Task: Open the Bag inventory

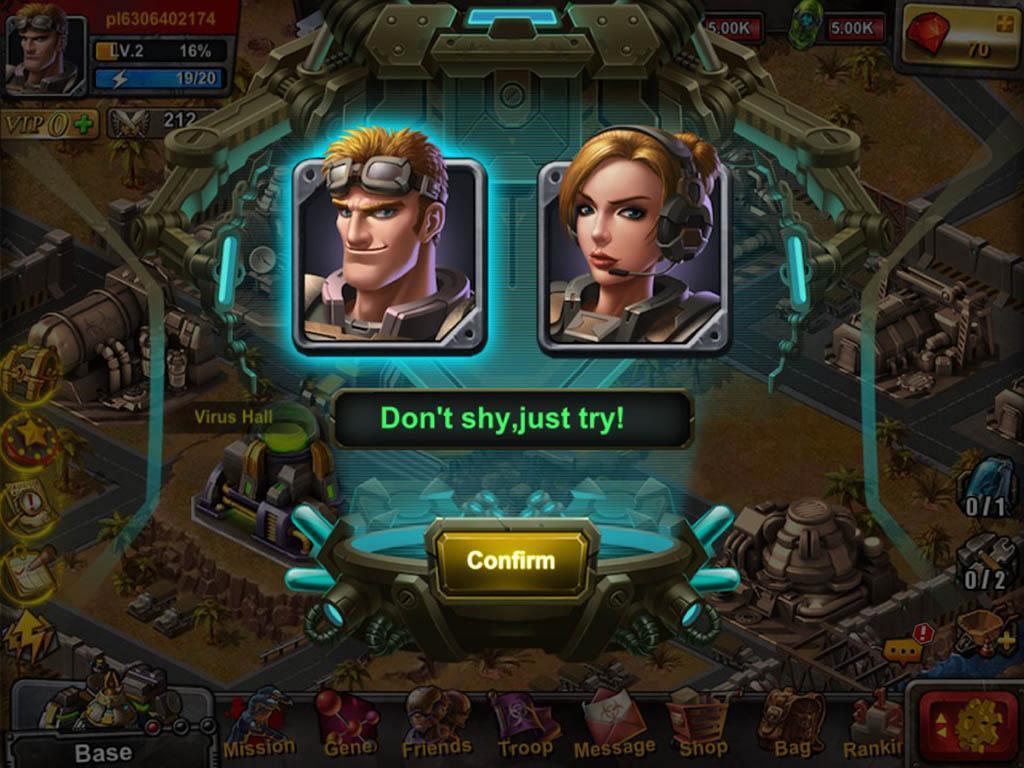Action: point(791,723)
